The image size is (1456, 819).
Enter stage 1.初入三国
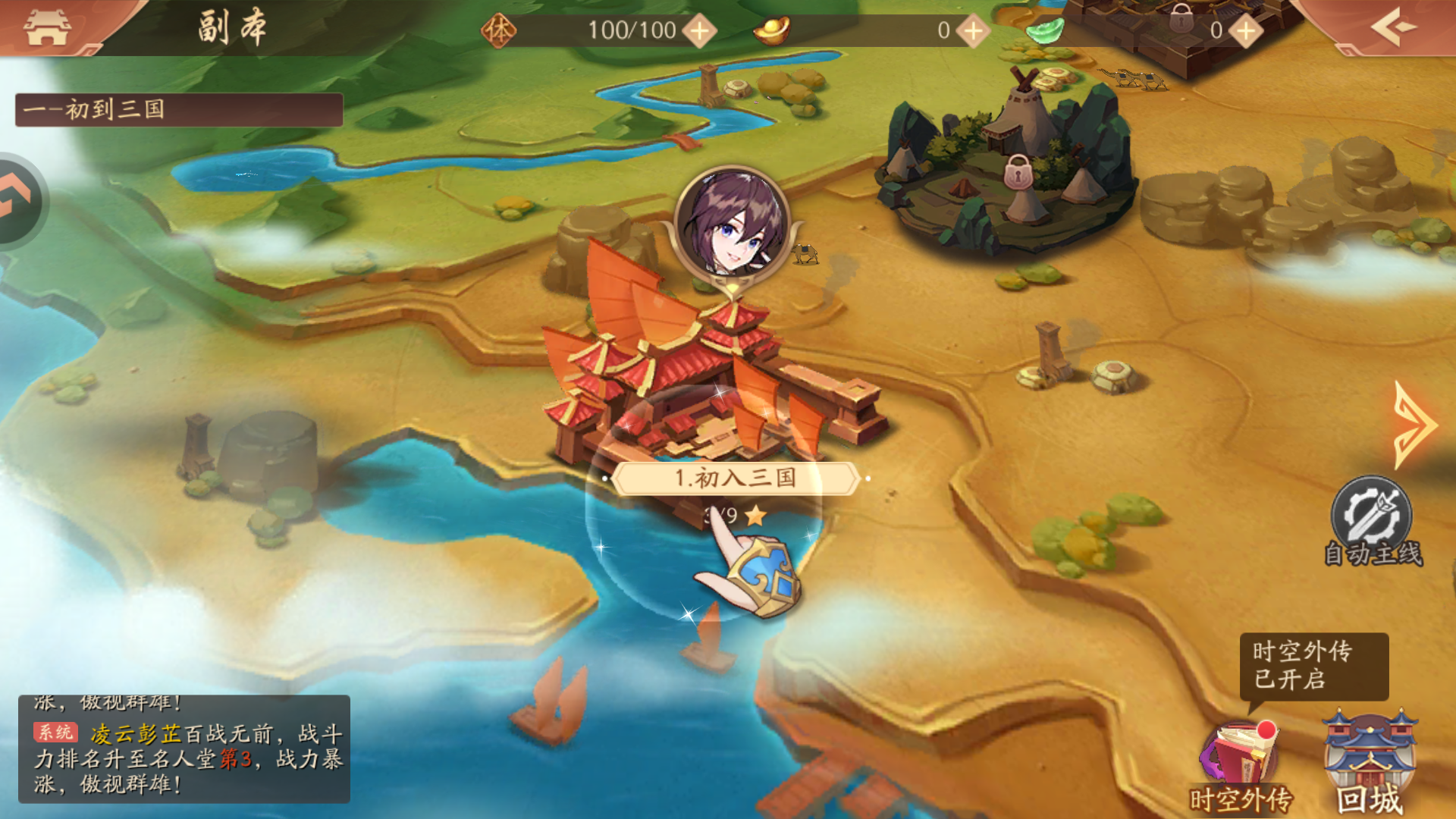pyautogui.click(x=734, y=478)
